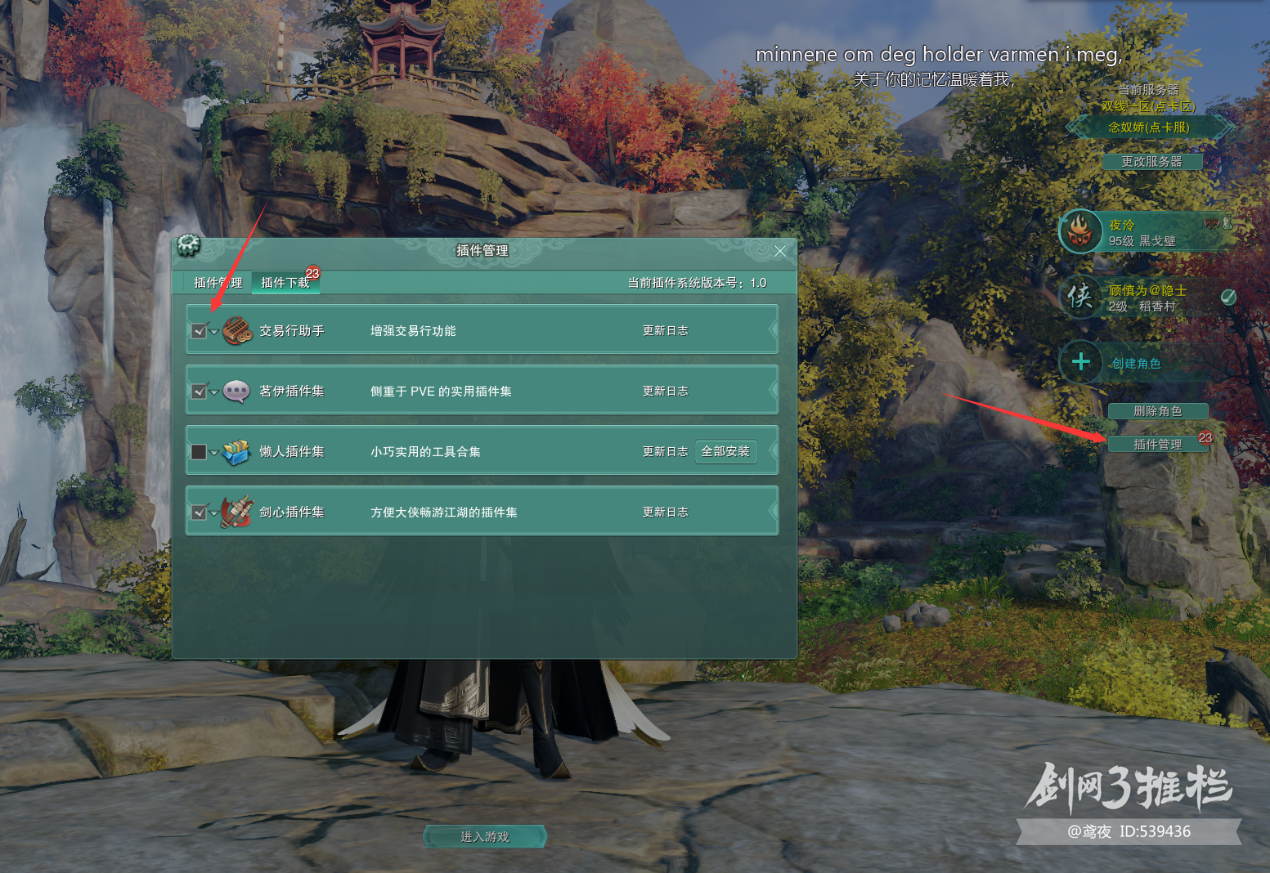View 更新日志 for 茗伊插件集
The width and height of the screenshot is (1270, 873).
(665, 392)
